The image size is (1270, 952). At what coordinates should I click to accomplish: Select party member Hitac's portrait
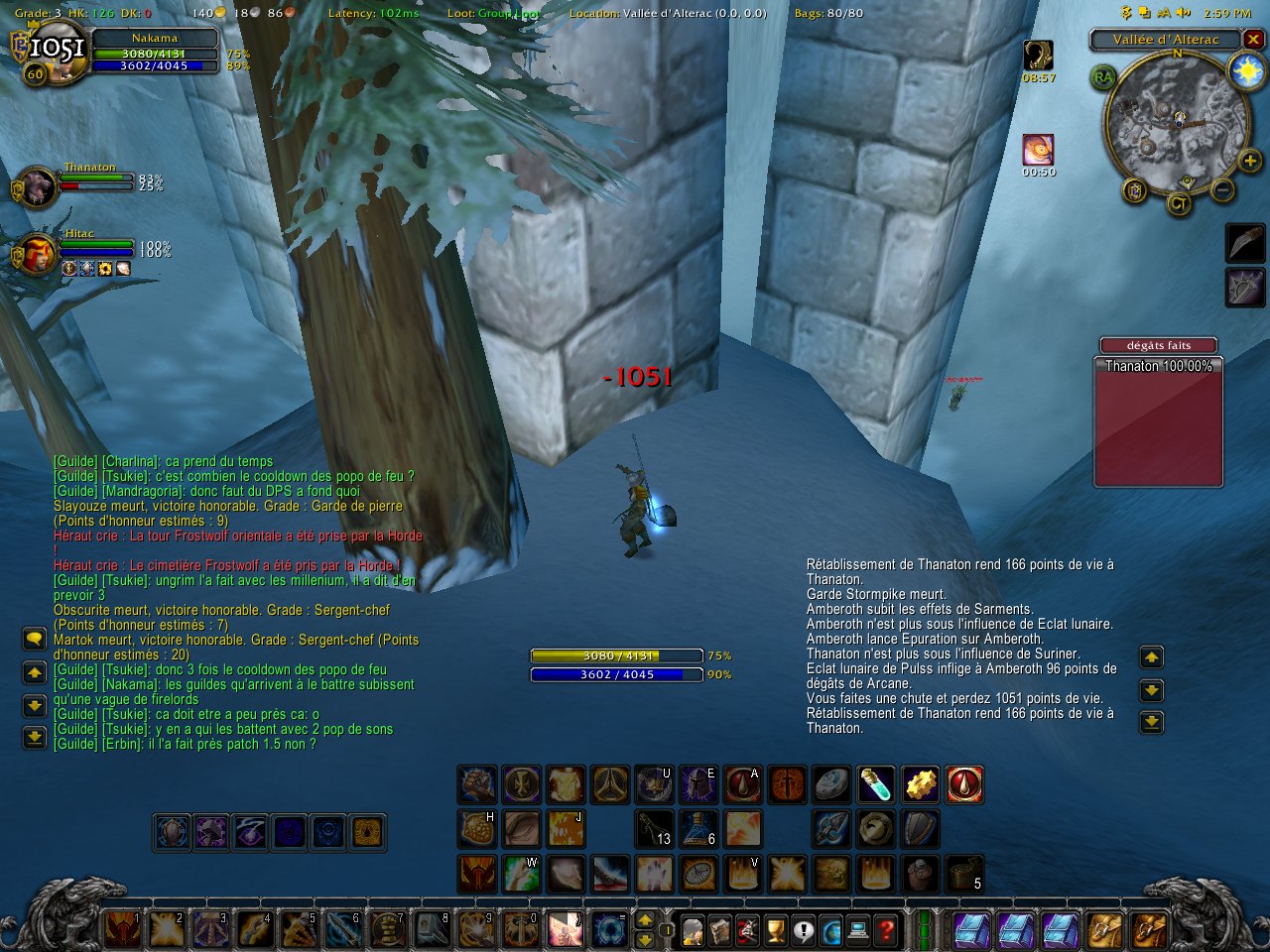(38, 252)
